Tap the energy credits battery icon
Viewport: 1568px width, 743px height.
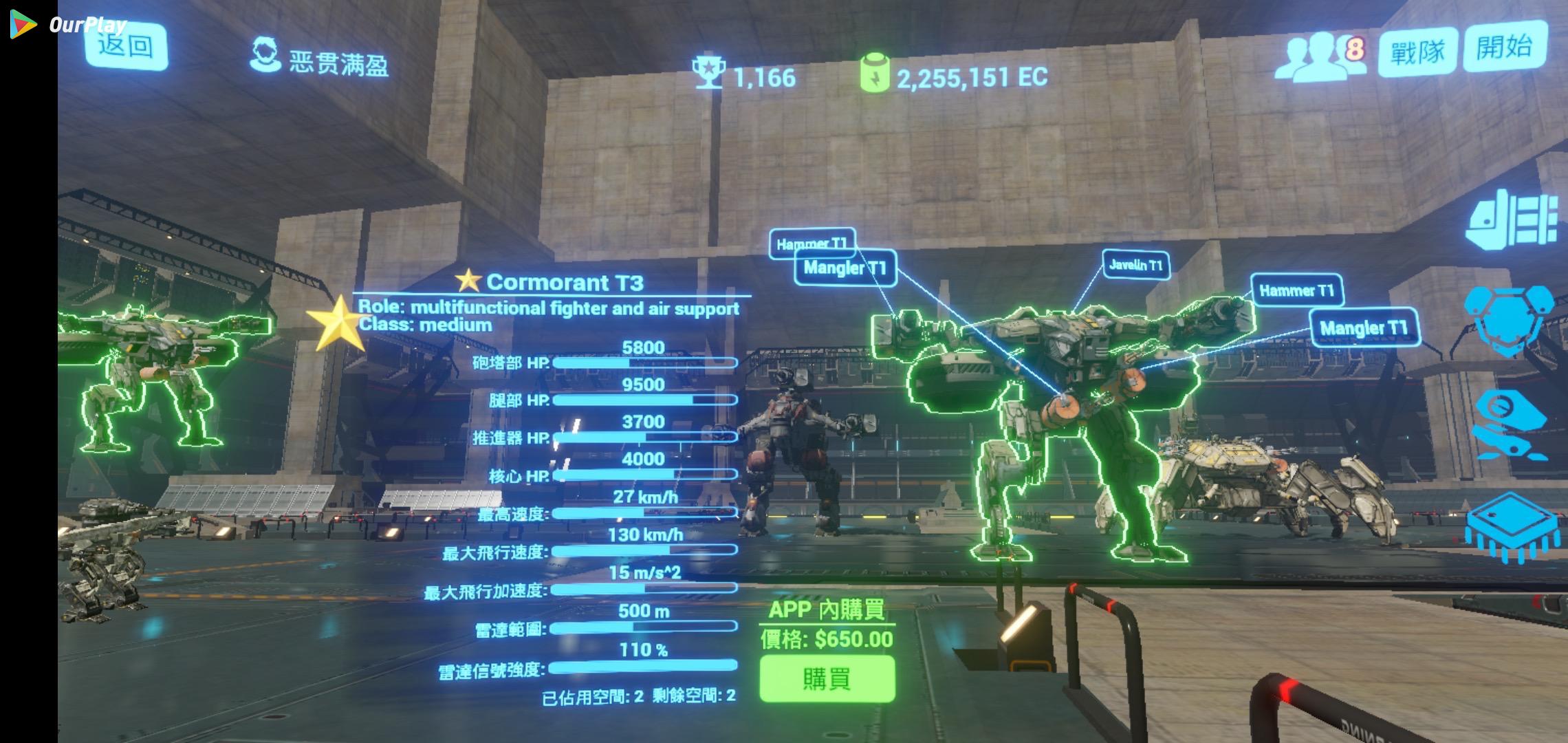pyautogui.click(x=875, y=74)
